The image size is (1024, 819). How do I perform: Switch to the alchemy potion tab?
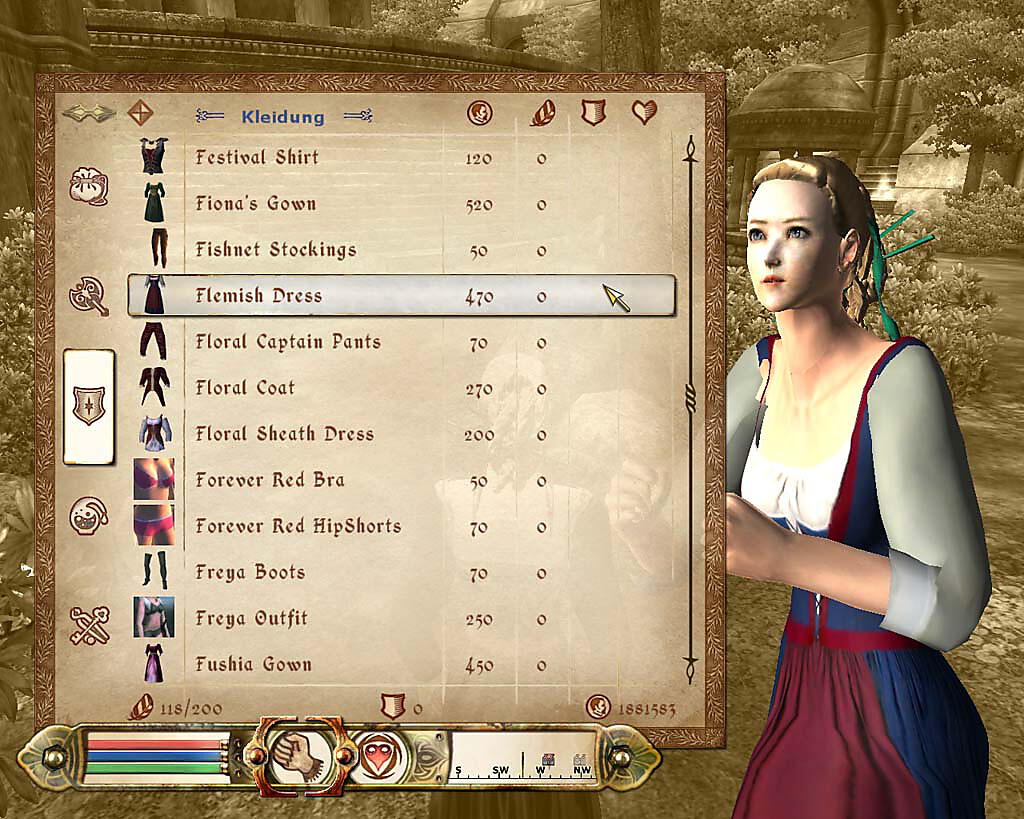pyautogui.click(x=88, y=515)
